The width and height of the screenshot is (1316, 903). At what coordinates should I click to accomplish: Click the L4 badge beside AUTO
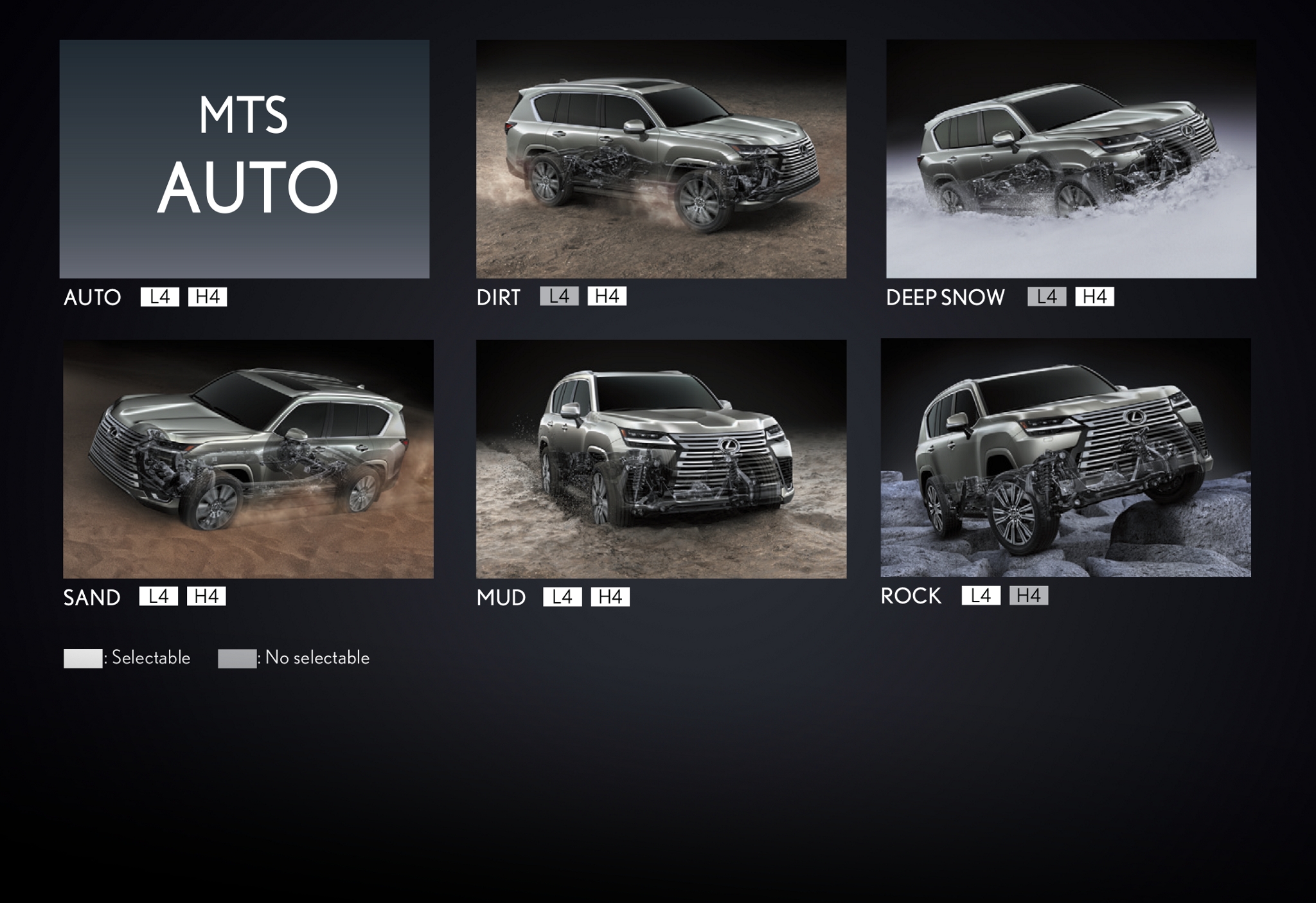point(159,297)
